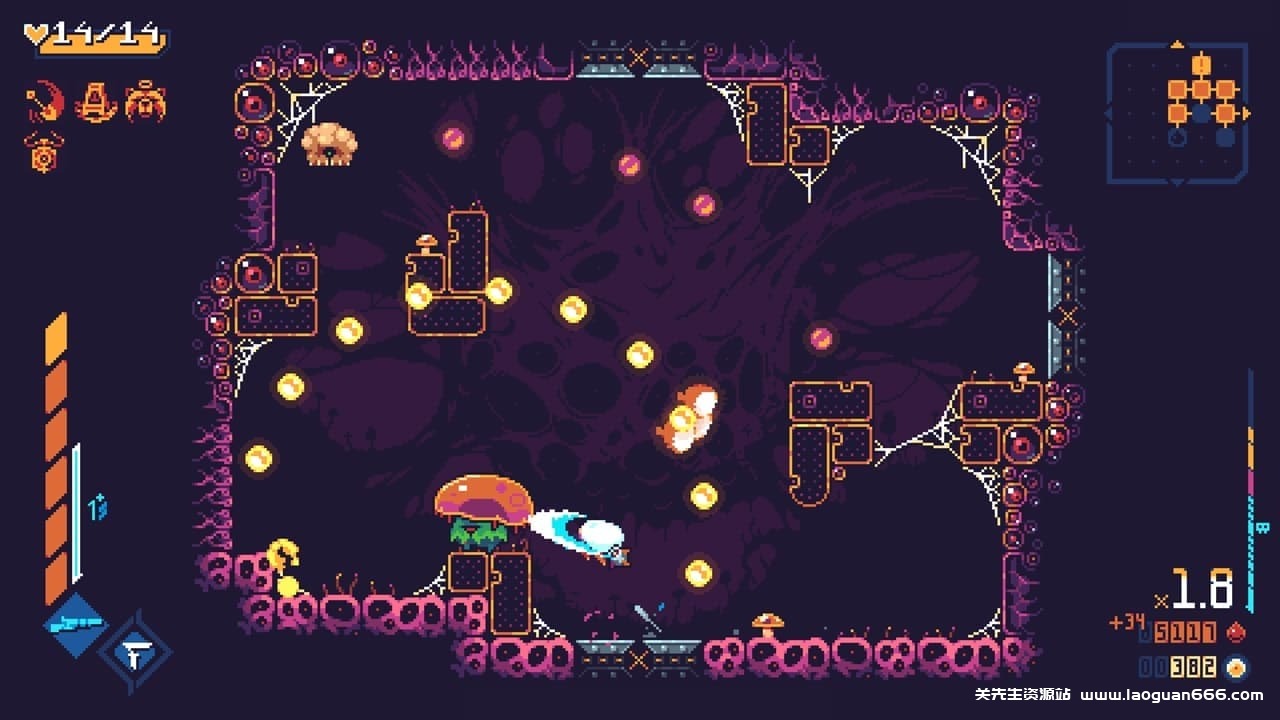
Task: Select the exclamation room marker on the minimap
Action: click(x=1201, y=64)
